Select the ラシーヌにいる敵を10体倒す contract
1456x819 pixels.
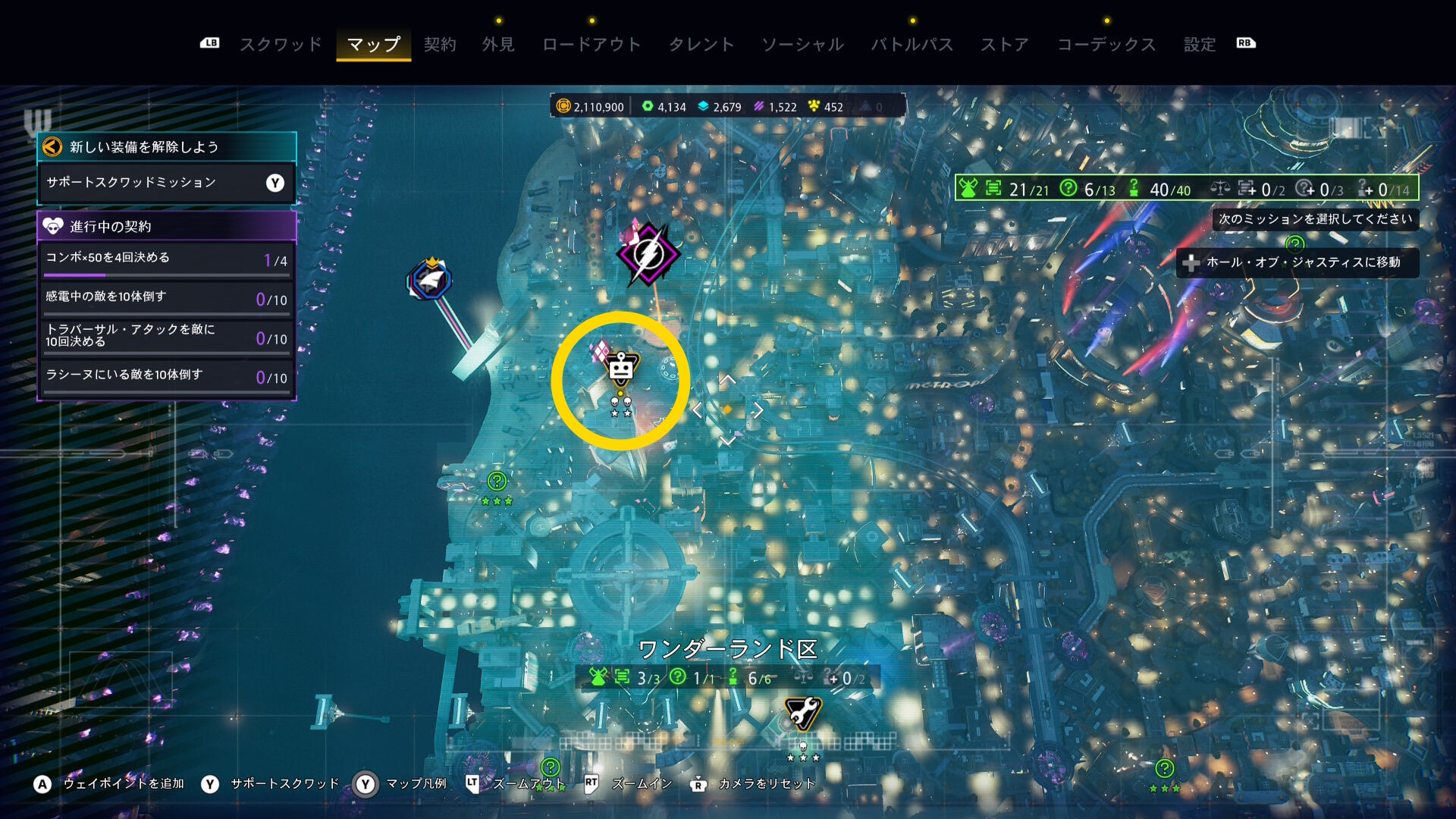click(x=166, y=376)
